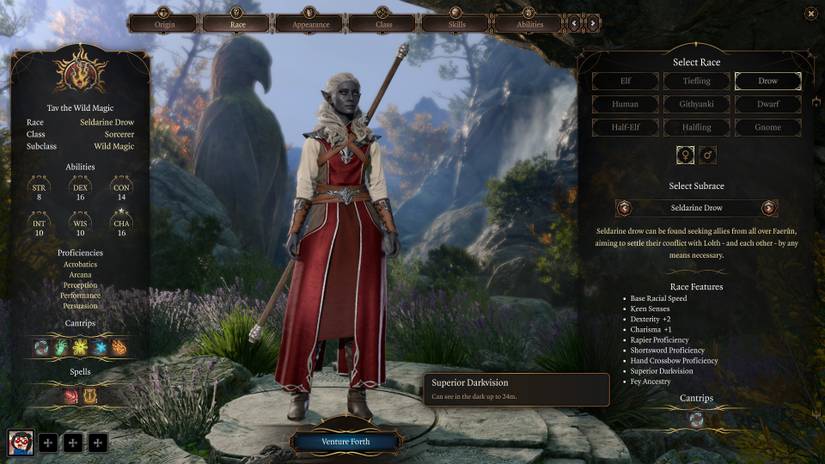Select the Gnome race
The image size is (825, 464).
(x=768, y=127)
